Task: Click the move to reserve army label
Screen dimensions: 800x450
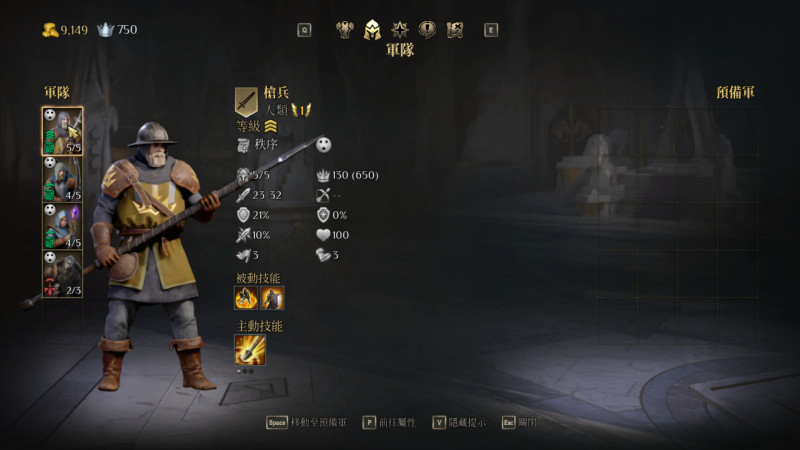Action: (318, 423)
